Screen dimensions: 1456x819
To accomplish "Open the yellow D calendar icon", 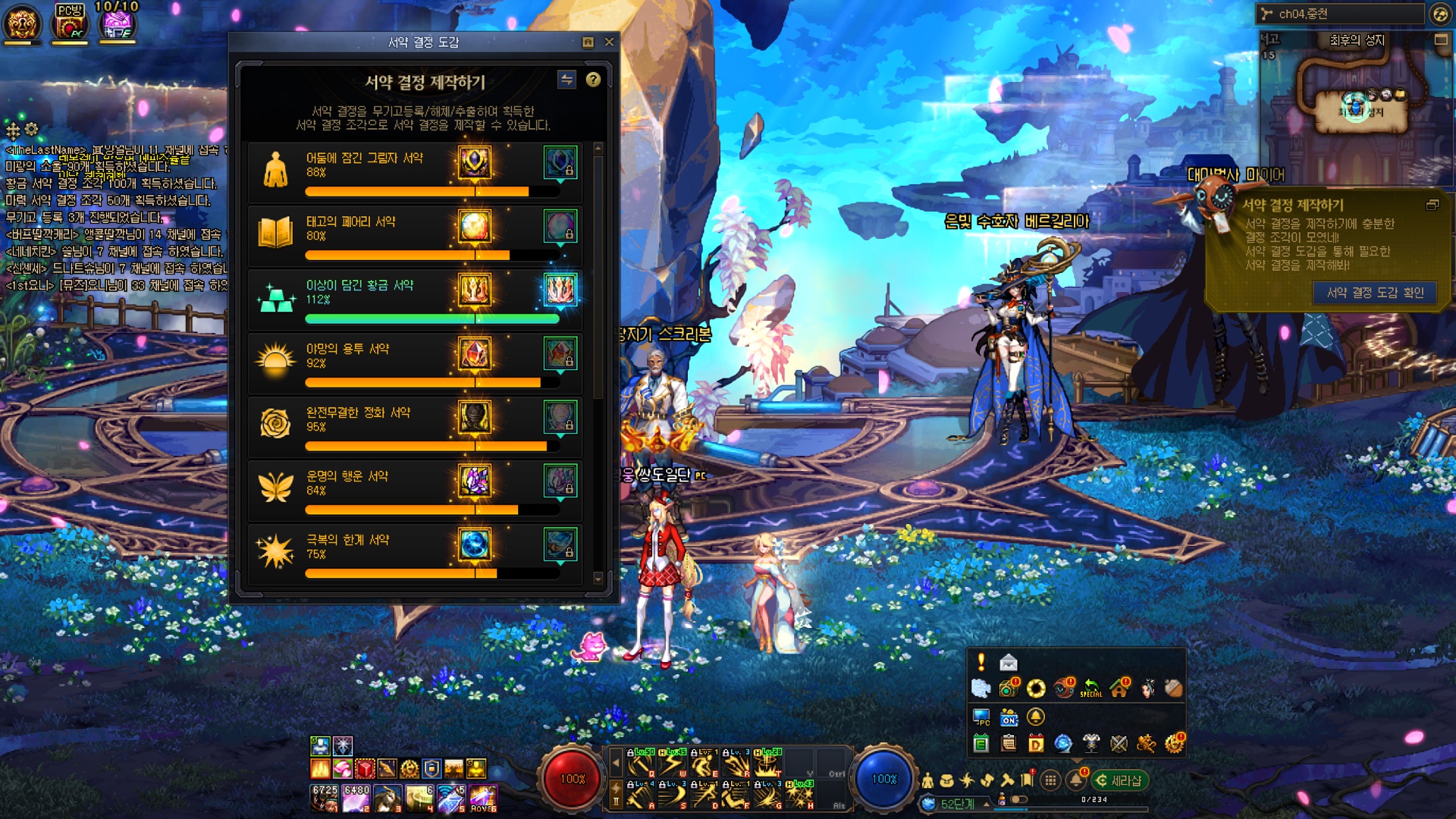I will point(1035,743).
